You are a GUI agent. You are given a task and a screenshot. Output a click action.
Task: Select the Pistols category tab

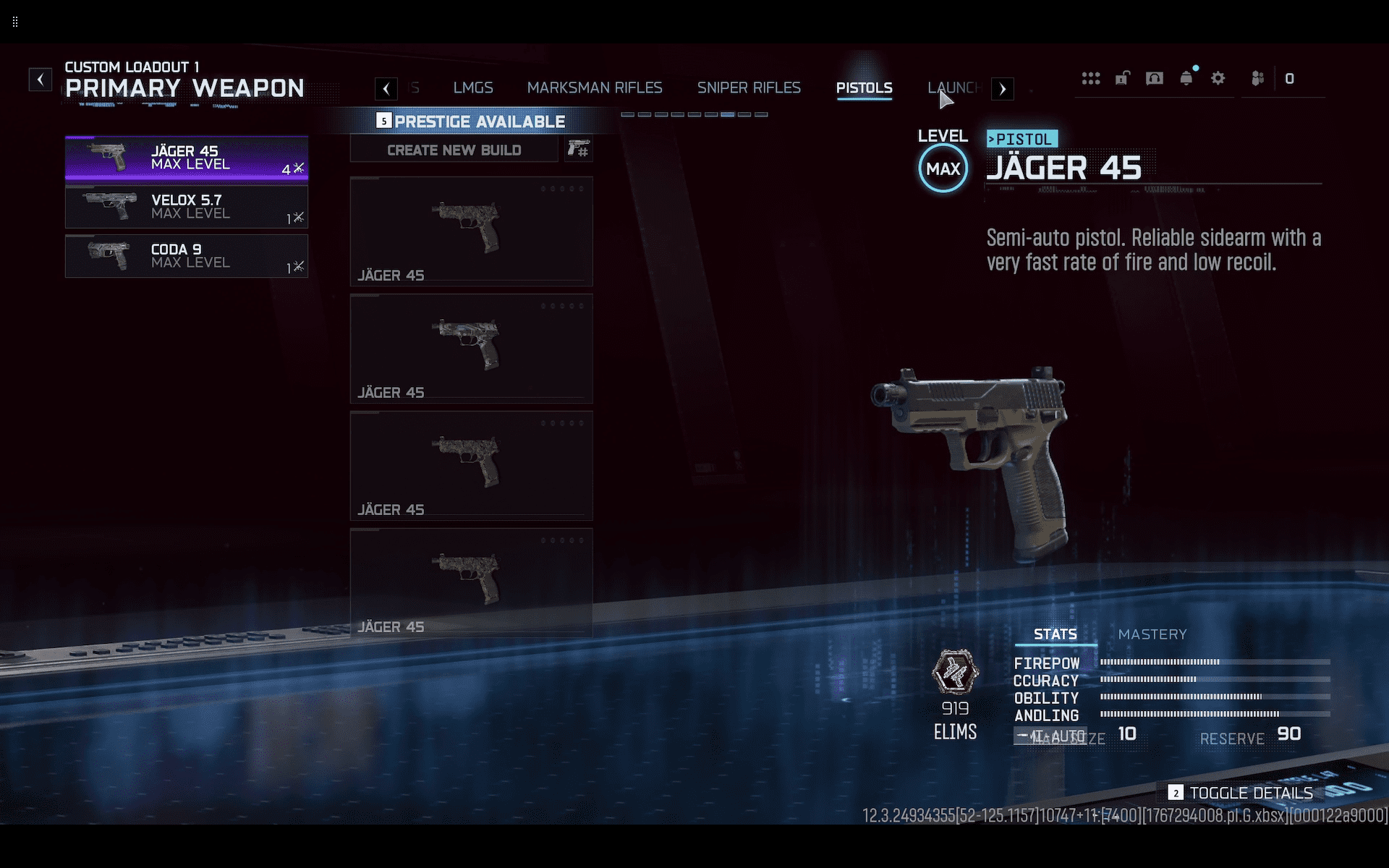point(864,88)
